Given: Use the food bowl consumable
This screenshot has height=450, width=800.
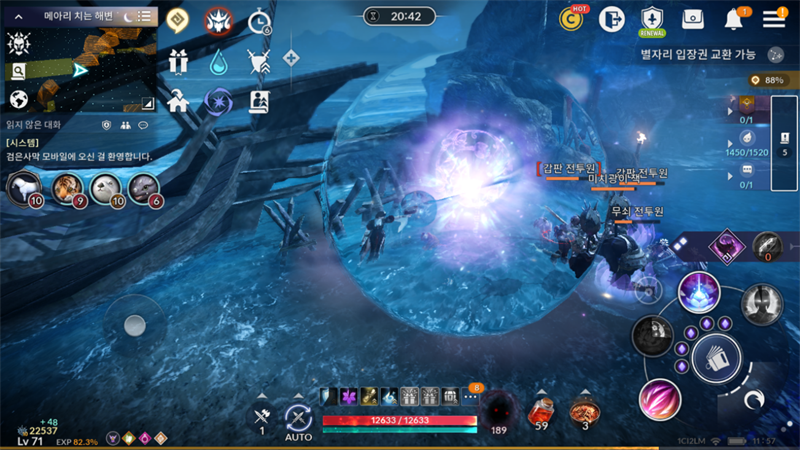Looking at the screenshot, I should click(x=584, y=410).
